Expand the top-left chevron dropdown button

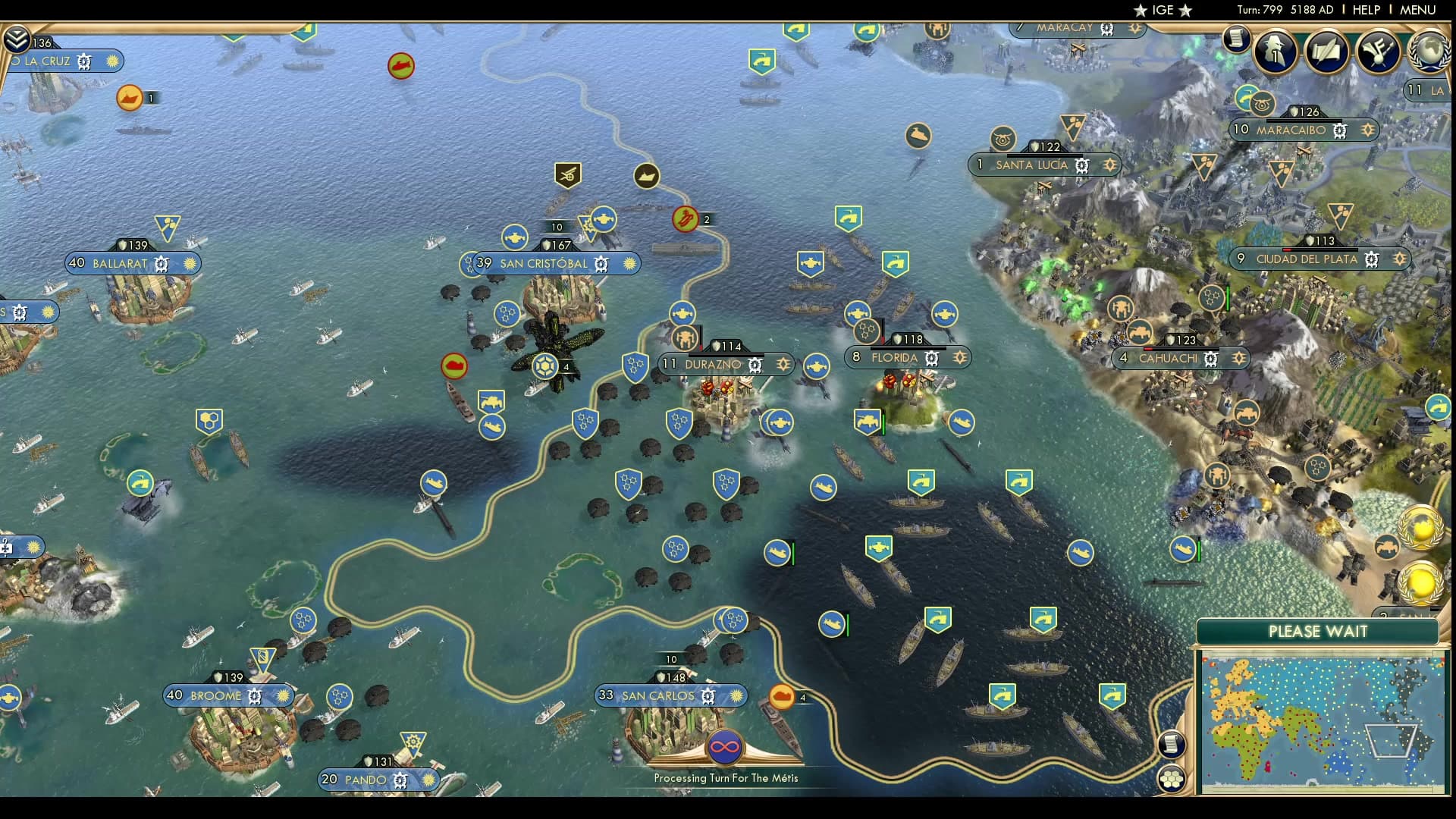(16, 38)
